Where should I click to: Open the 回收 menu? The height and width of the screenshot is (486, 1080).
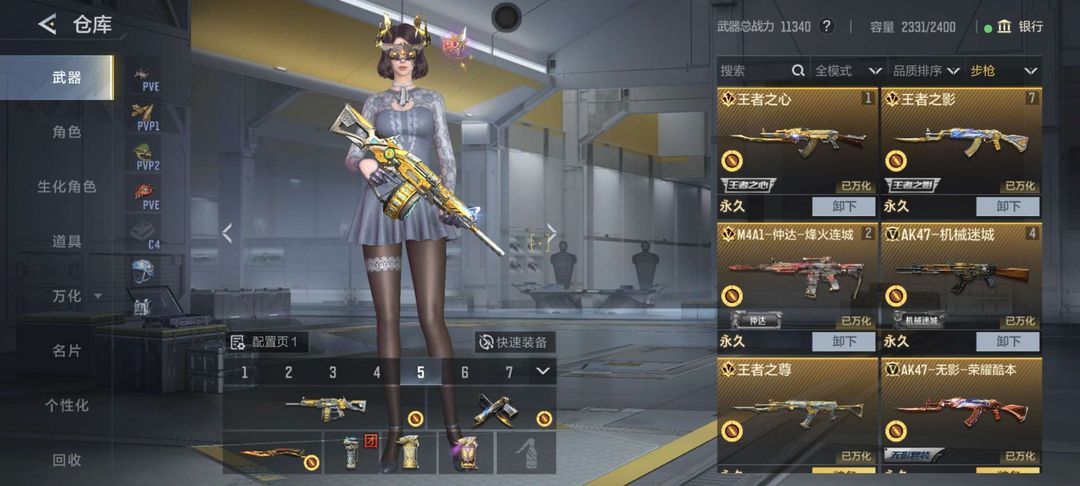click(x=66, y=460)
